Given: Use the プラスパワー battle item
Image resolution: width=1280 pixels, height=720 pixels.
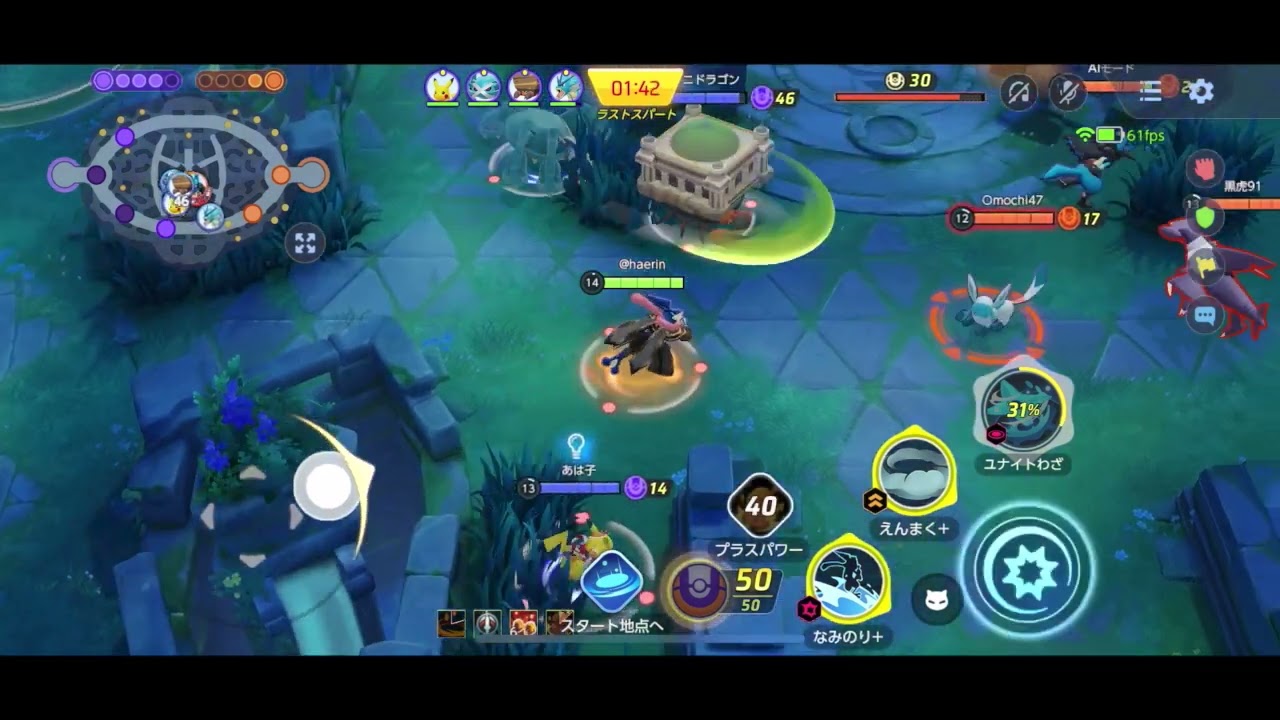Looking at the screenshot, I should [x=760, y=507].
